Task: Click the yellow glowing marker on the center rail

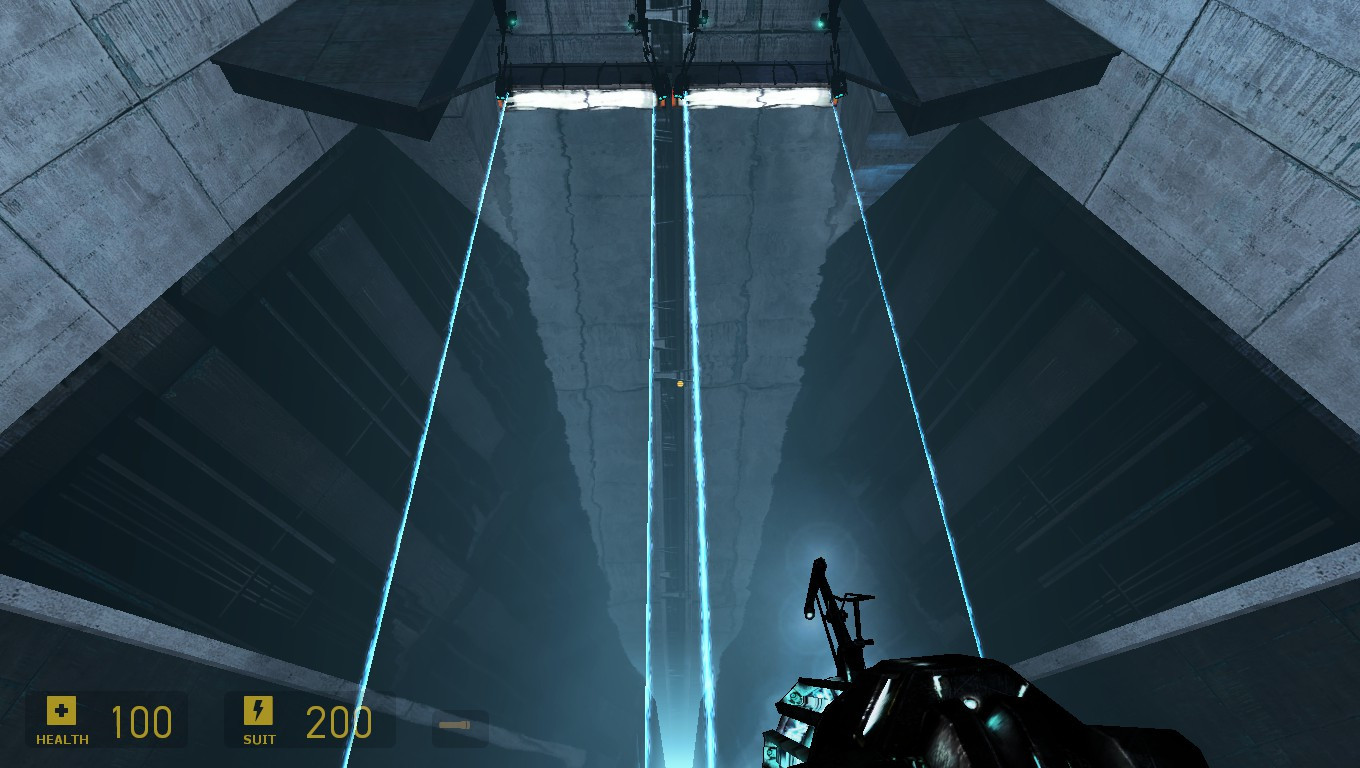Action: click(x=681, y=383)
